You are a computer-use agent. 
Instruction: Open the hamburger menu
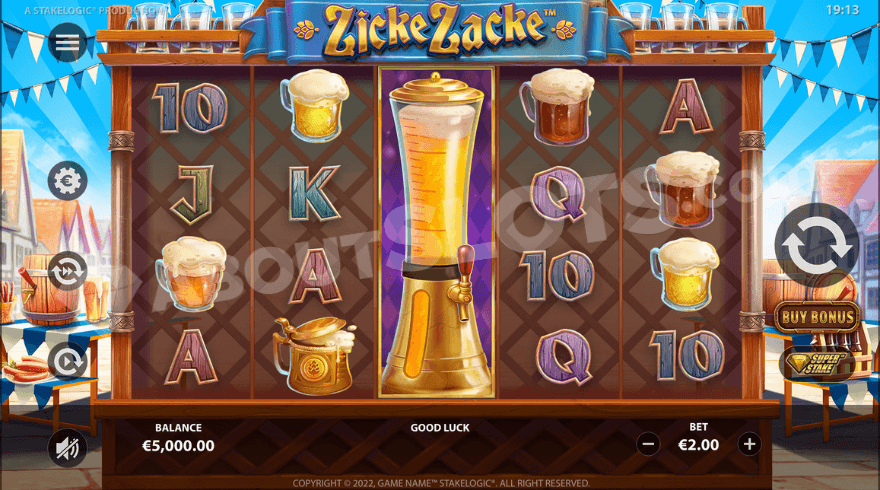tap(68, 43)
